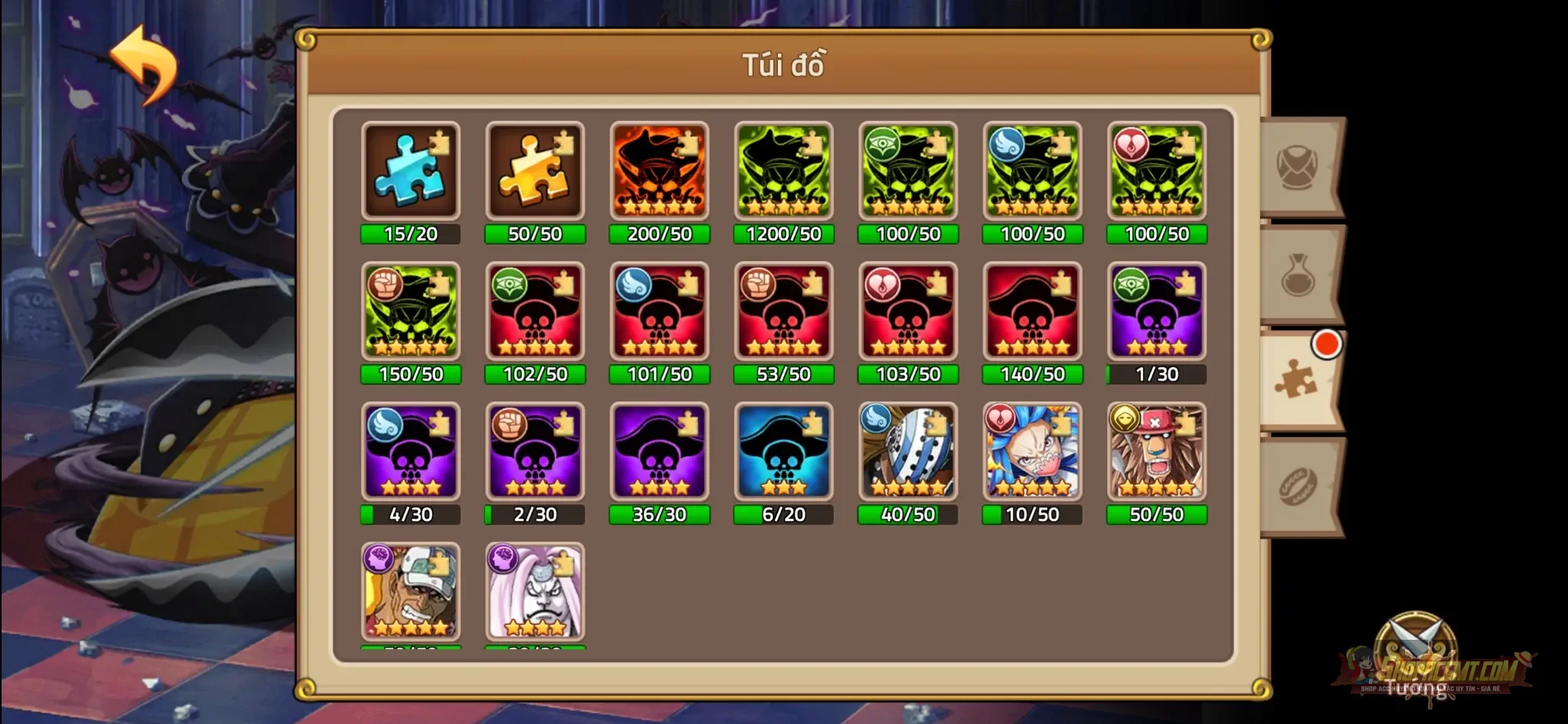Select the white-haired four-star hero fragment
The image size is (1568, 724).
(535, 594)
